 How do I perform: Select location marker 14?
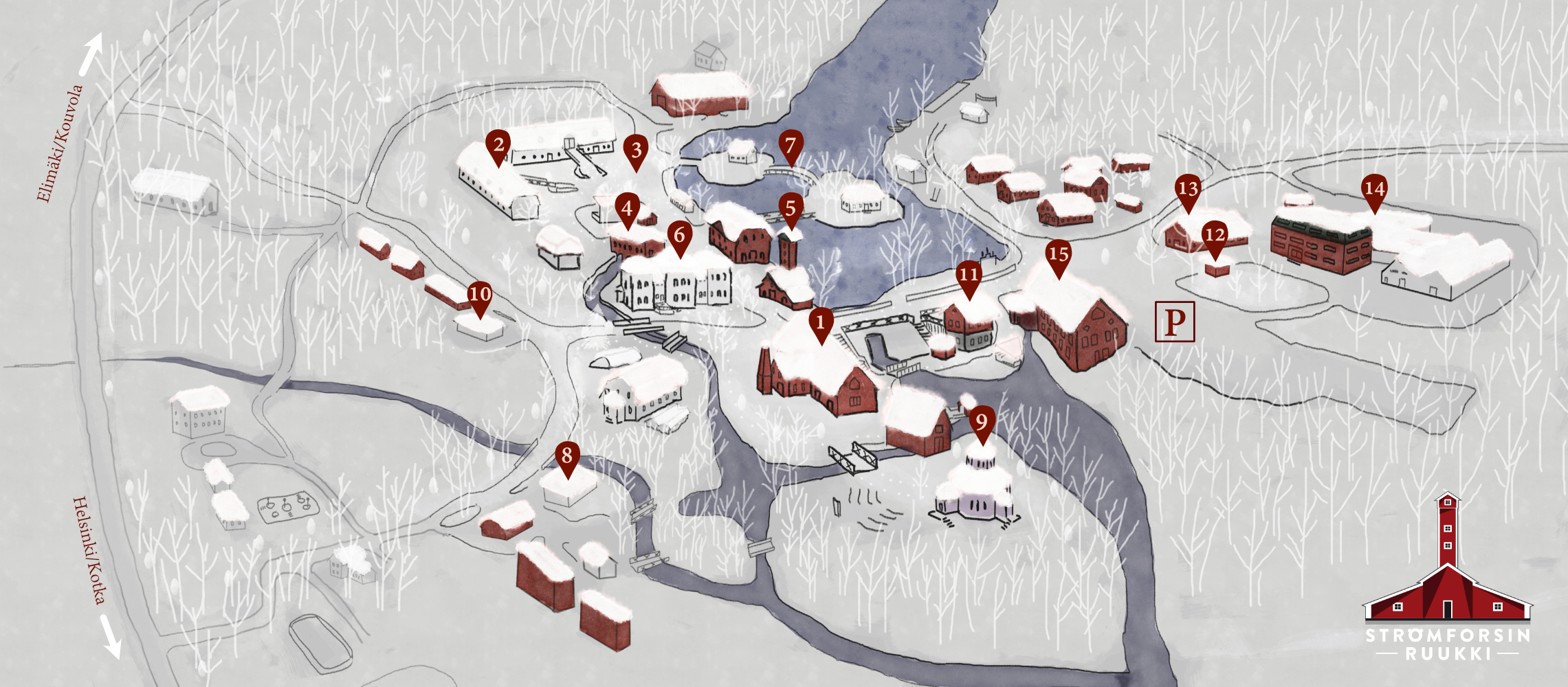coord(1374,190)
